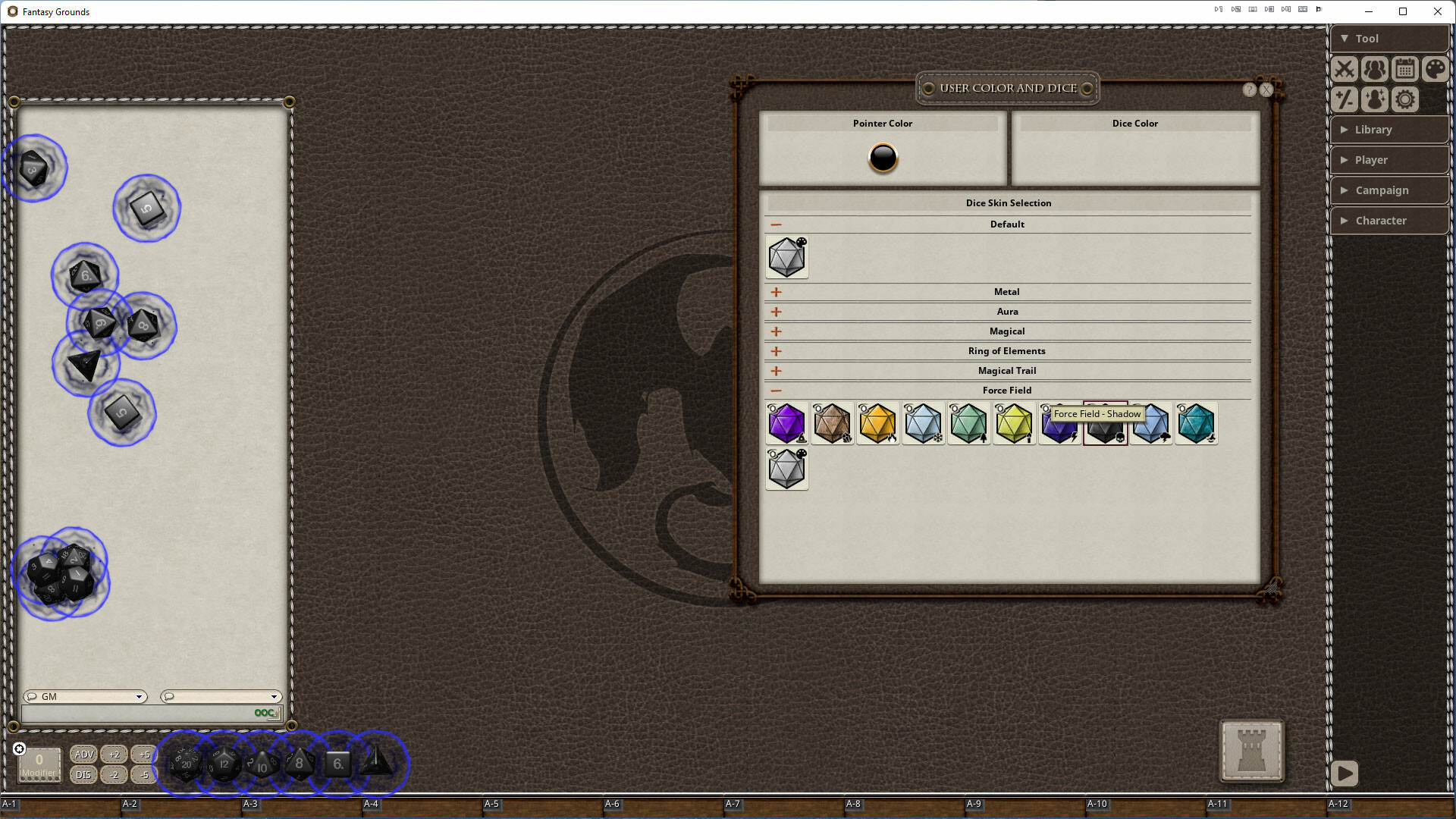1456x819 pixels.
Task: Enable the ADV advantage toggle
Action: [83, 755]
